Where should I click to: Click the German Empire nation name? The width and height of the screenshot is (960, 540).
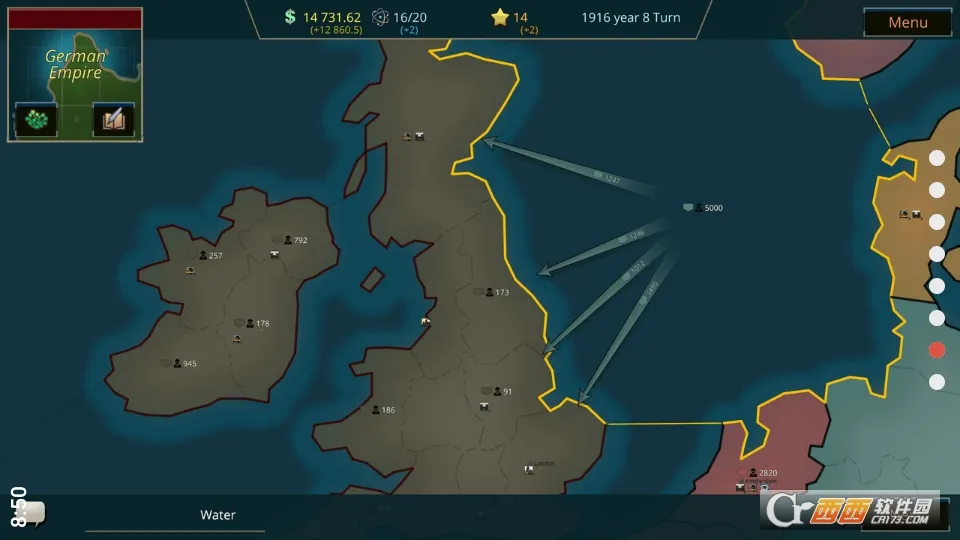pyautogui.click(x=75, y=65)
